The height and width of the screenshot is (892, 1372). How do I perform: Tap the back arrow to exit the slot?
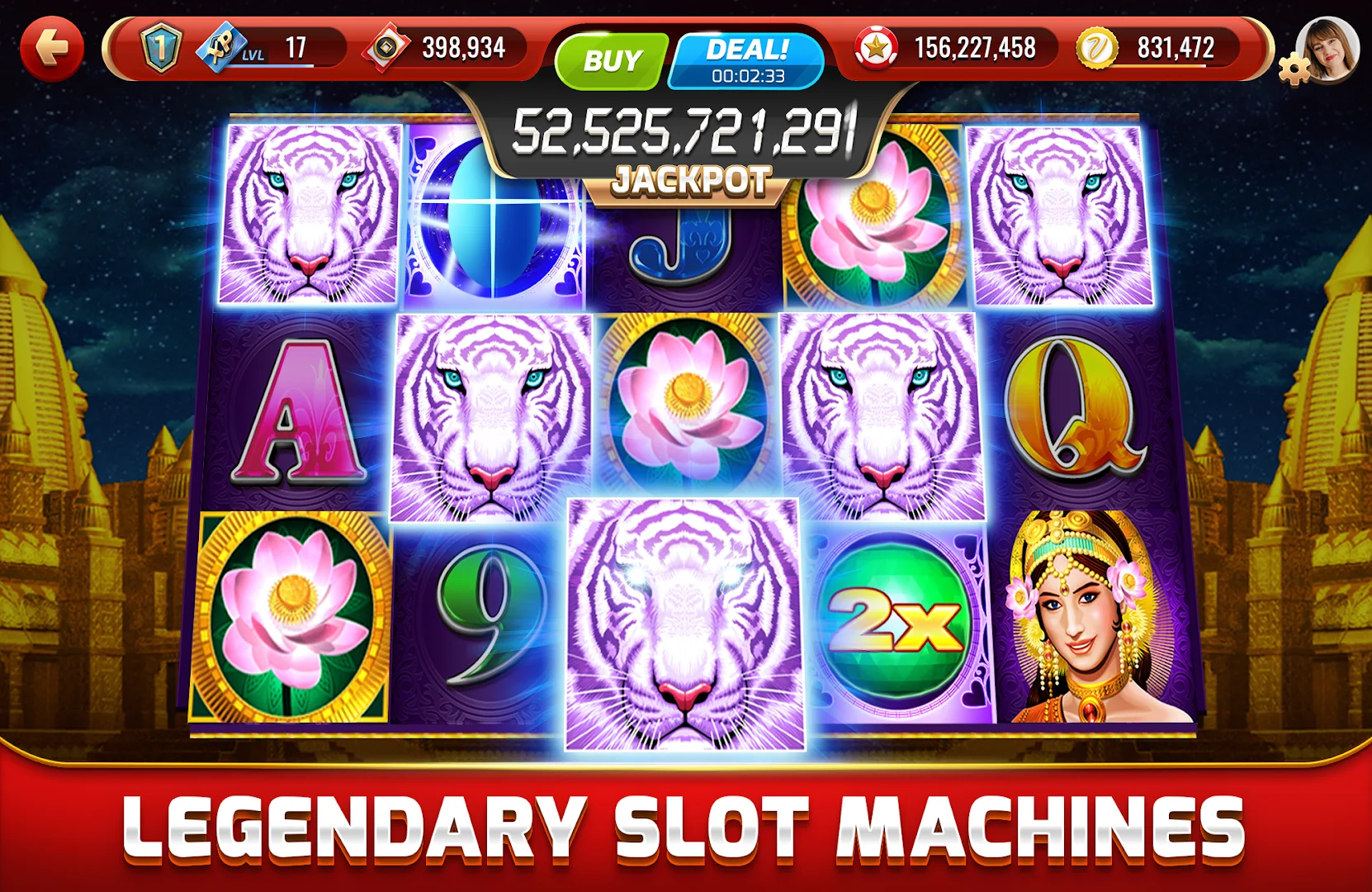53,50
